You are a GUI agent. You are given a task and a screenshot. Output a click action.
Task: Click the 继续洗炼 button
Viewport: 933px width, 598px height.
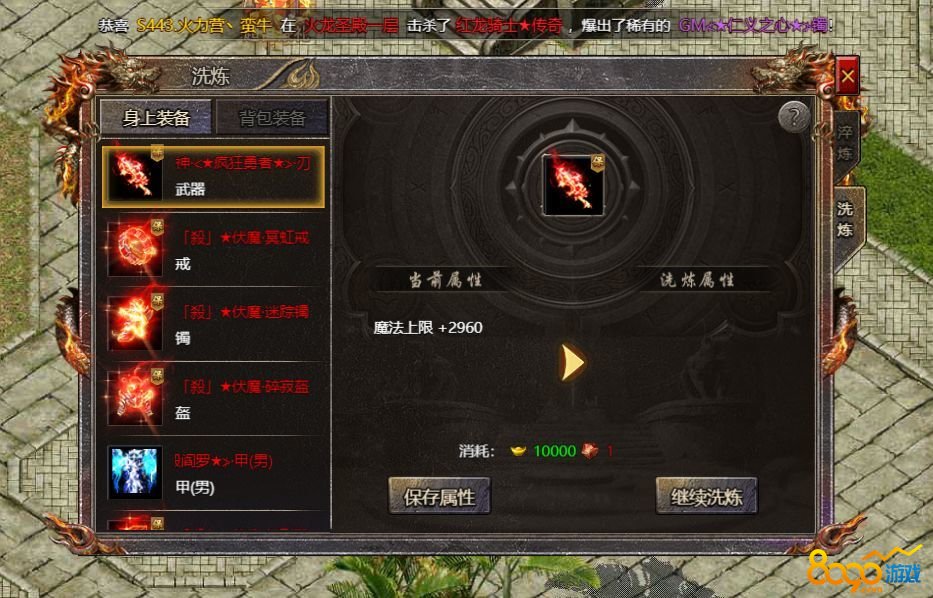[706, 496]
